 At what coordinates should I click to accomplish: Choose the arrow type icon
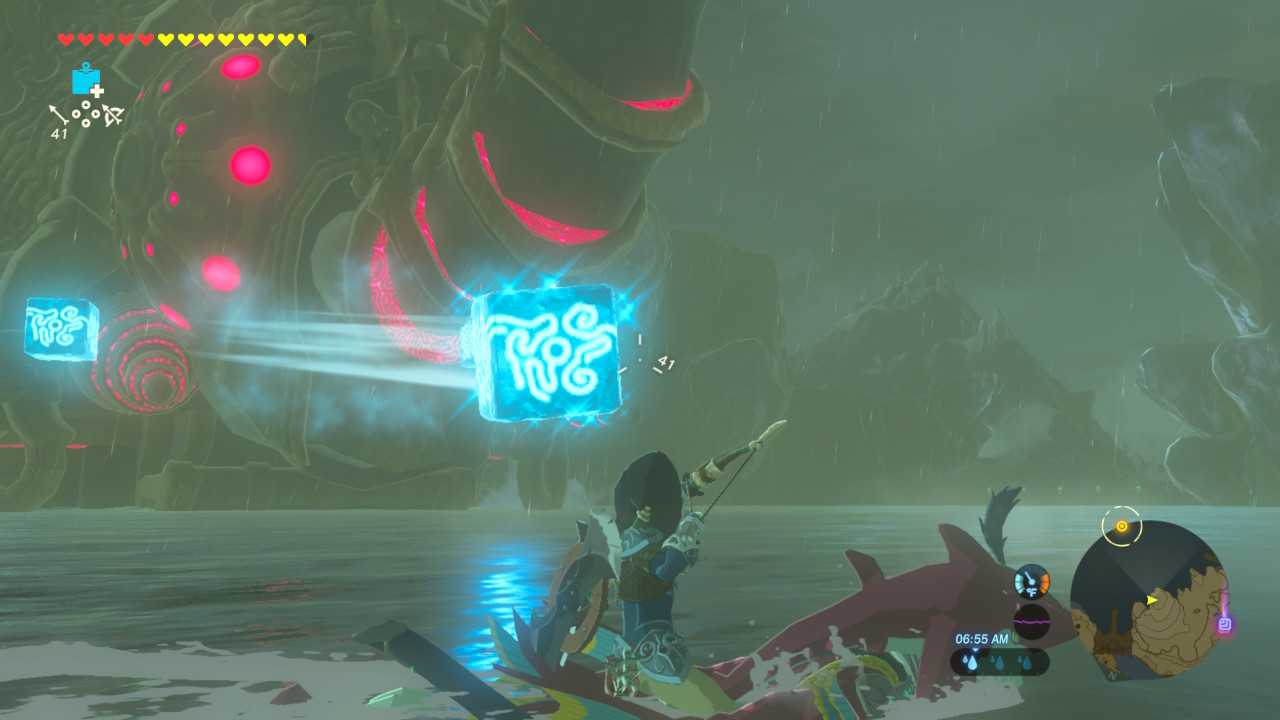(60, 115)
